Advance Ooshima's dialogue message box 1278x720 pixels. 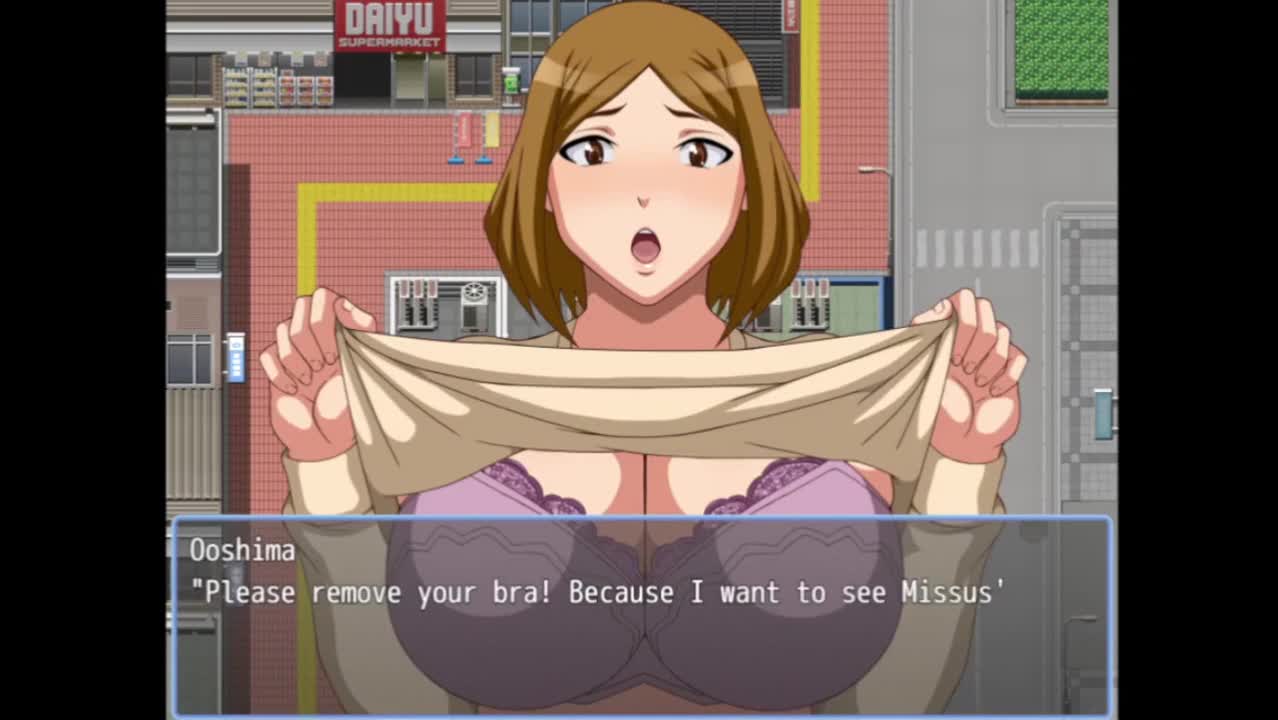(641, 615)
